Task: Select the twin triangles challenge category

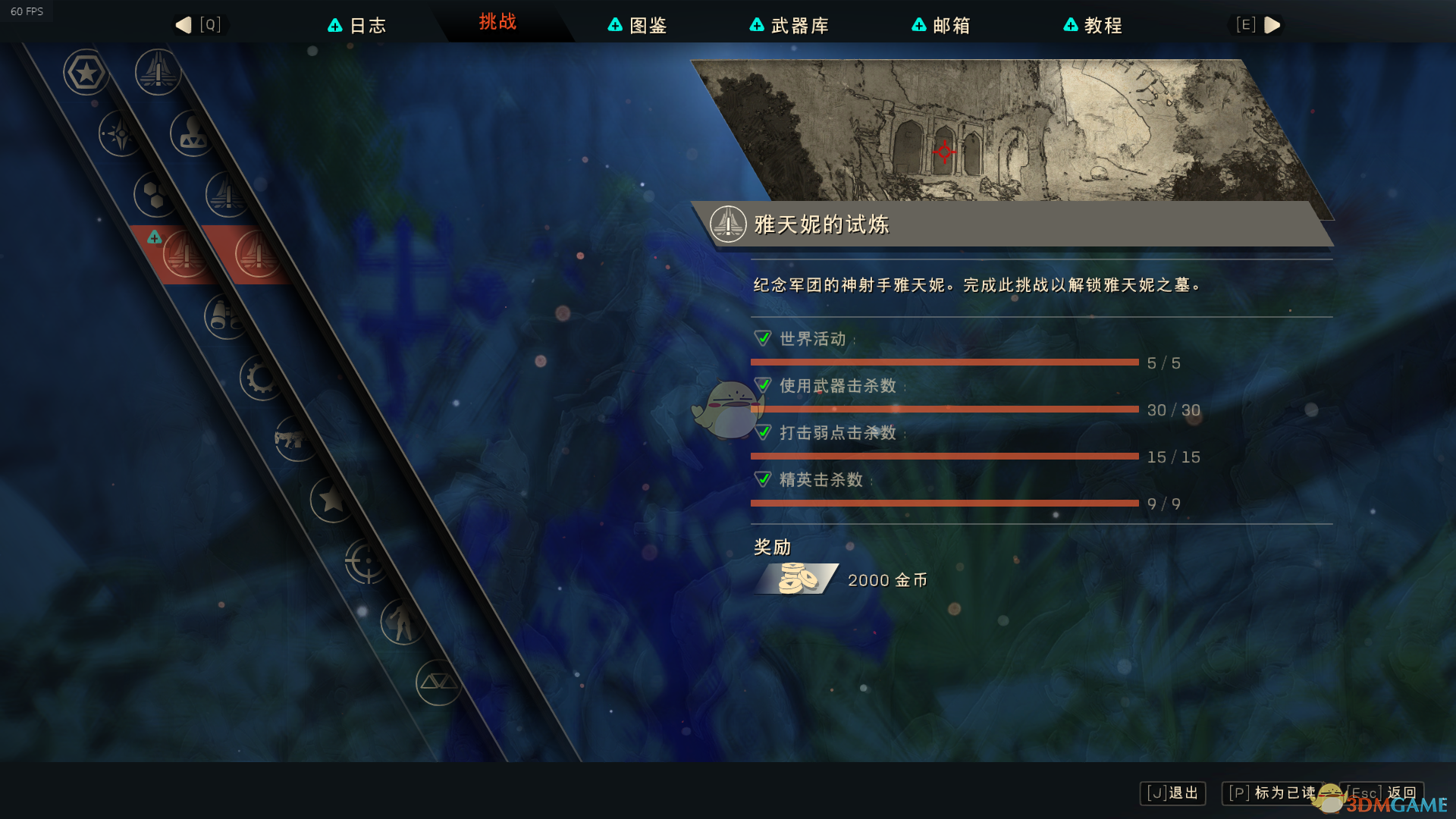Action: pos(438,682)
